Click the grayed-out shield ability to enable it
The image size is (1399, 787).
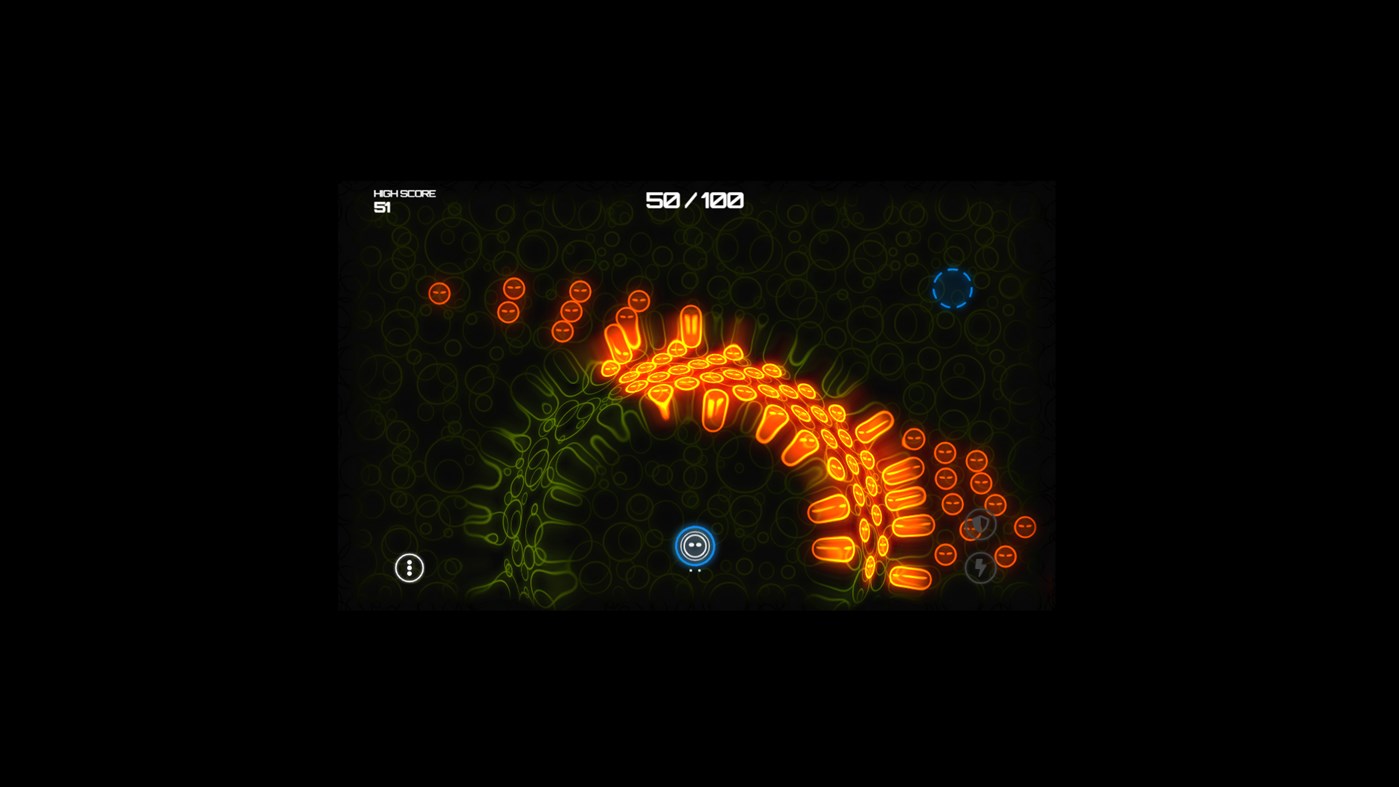click(x=980, y=524)
